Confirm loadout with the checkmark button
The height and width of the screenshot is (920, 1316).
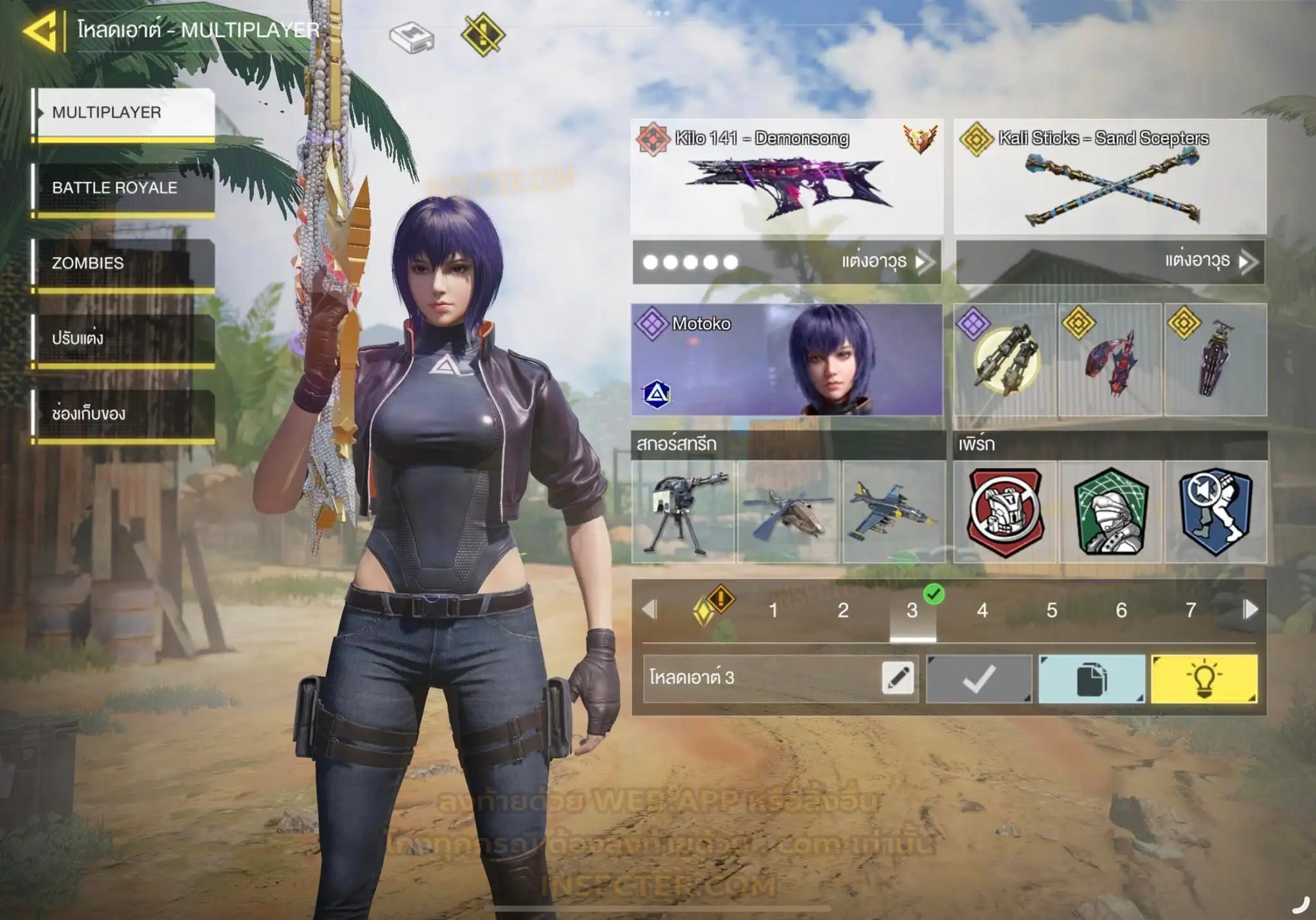pos(979,679)
